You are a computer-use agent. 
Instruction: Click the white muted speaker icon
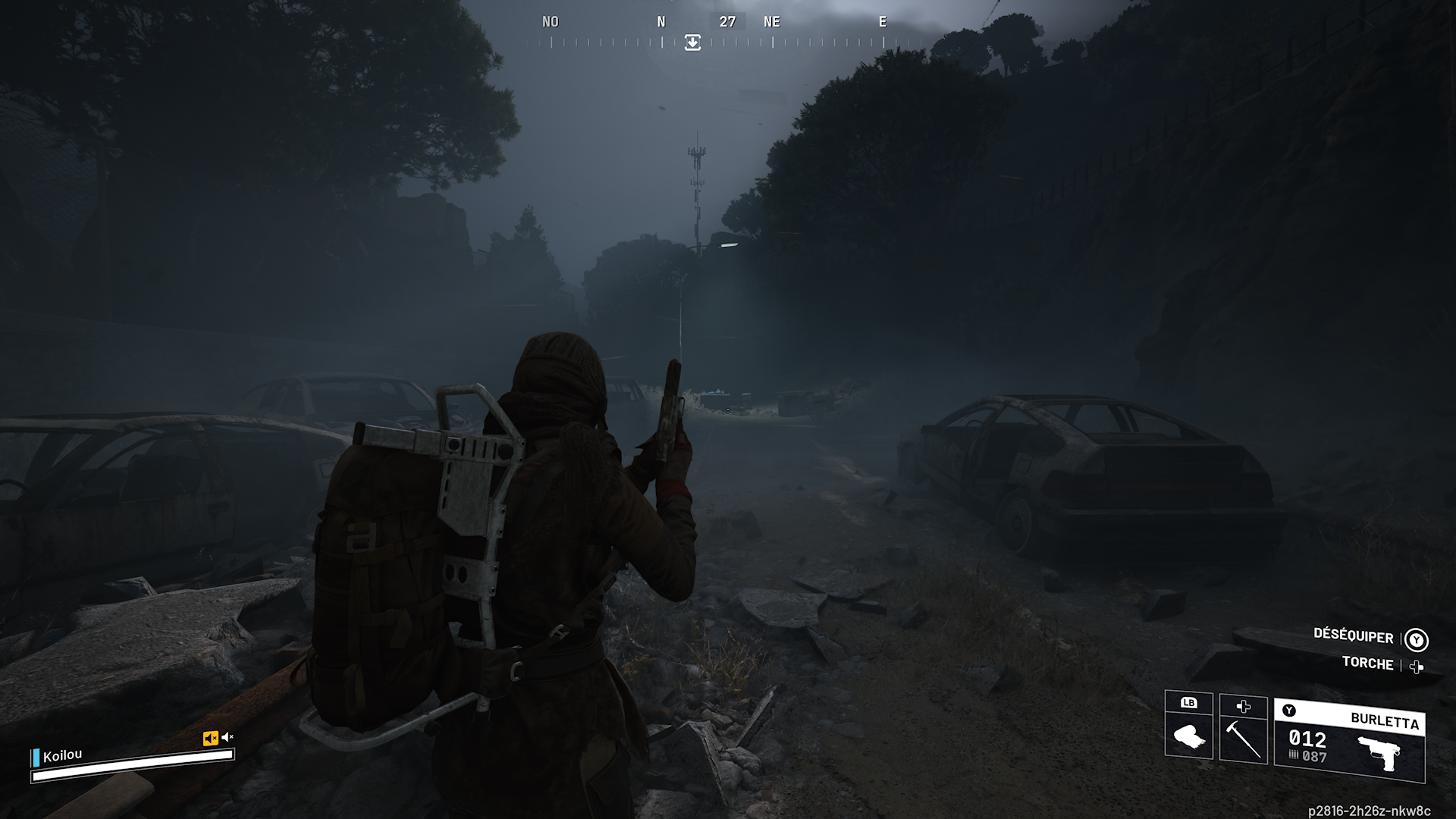coord(227,737)
